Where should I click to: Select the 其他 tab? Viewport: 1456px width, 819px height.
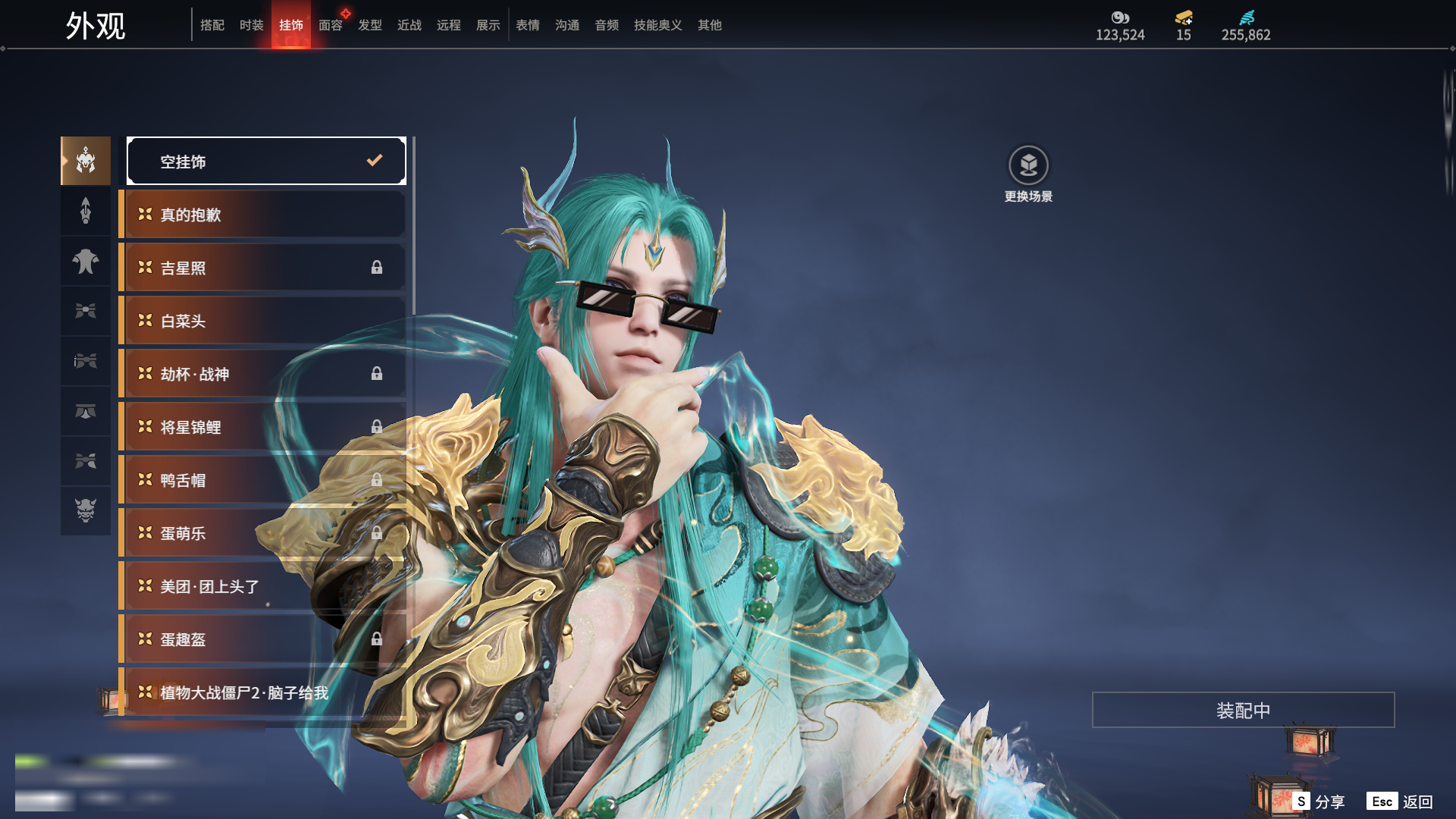coord(709,25)
